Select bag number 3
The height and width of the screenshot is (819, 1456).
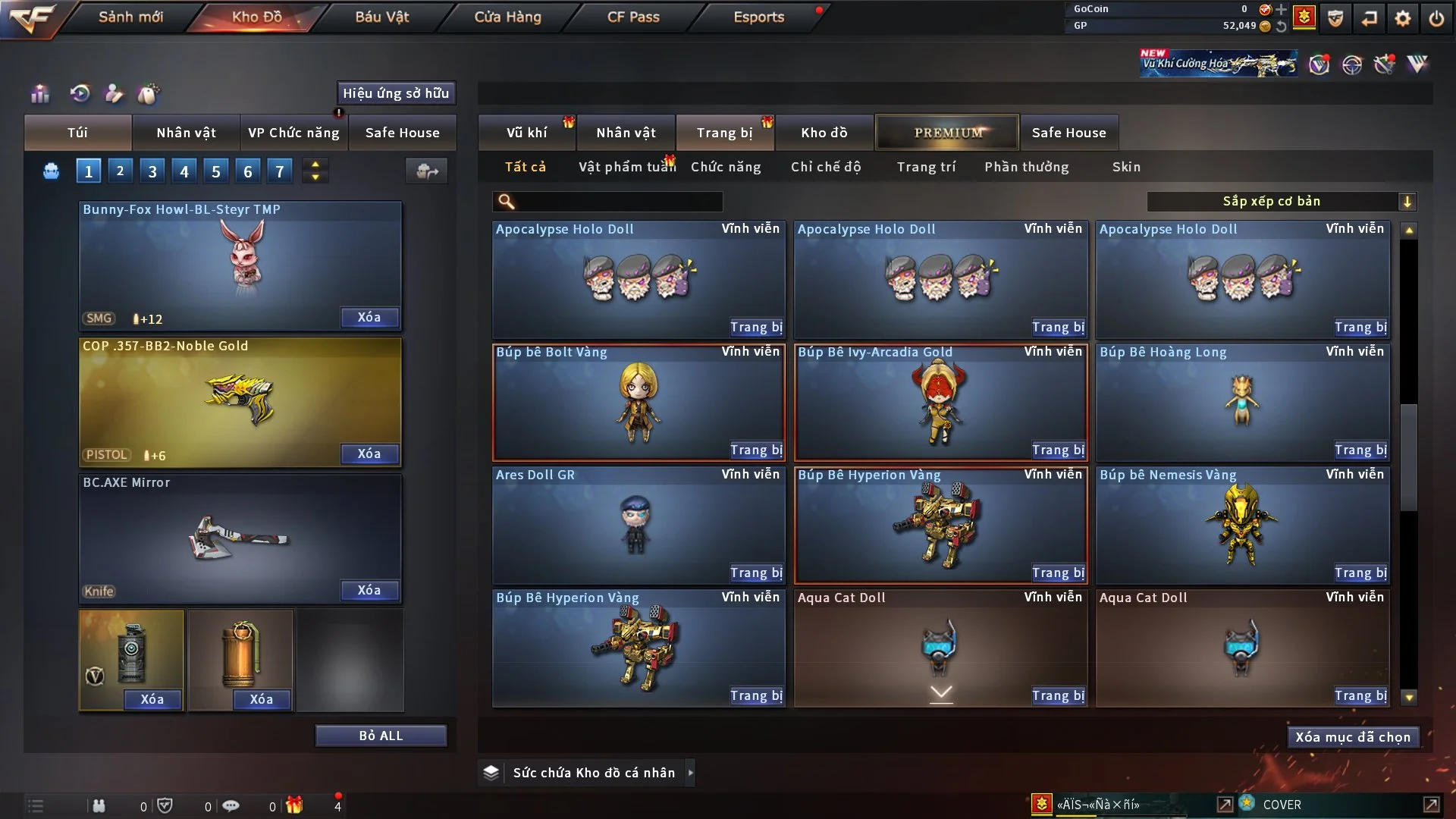(x=152, y=171)
